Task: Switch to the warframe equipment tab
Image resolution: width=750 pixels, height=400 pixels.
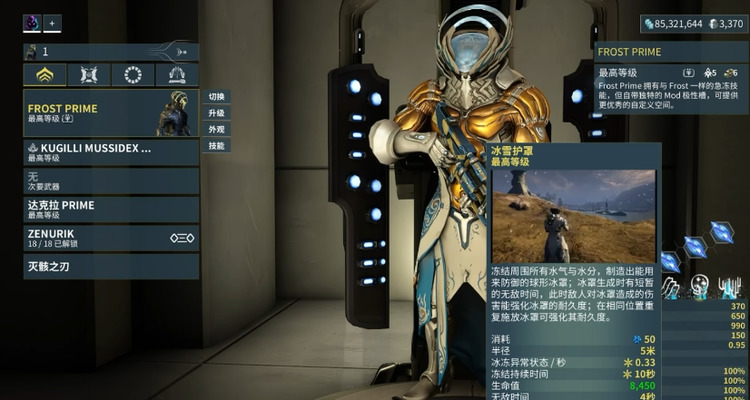Action: [45, 75]
